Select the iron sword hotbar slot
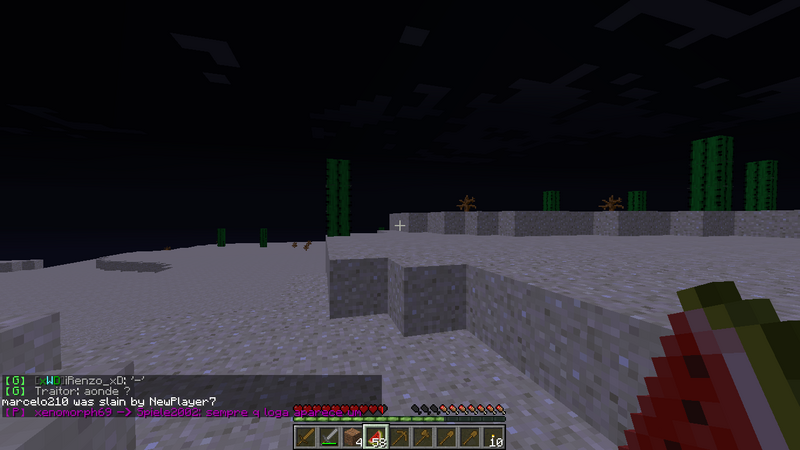Image resolution: width=800 pixels, height=450 pixels. (328, 436)
